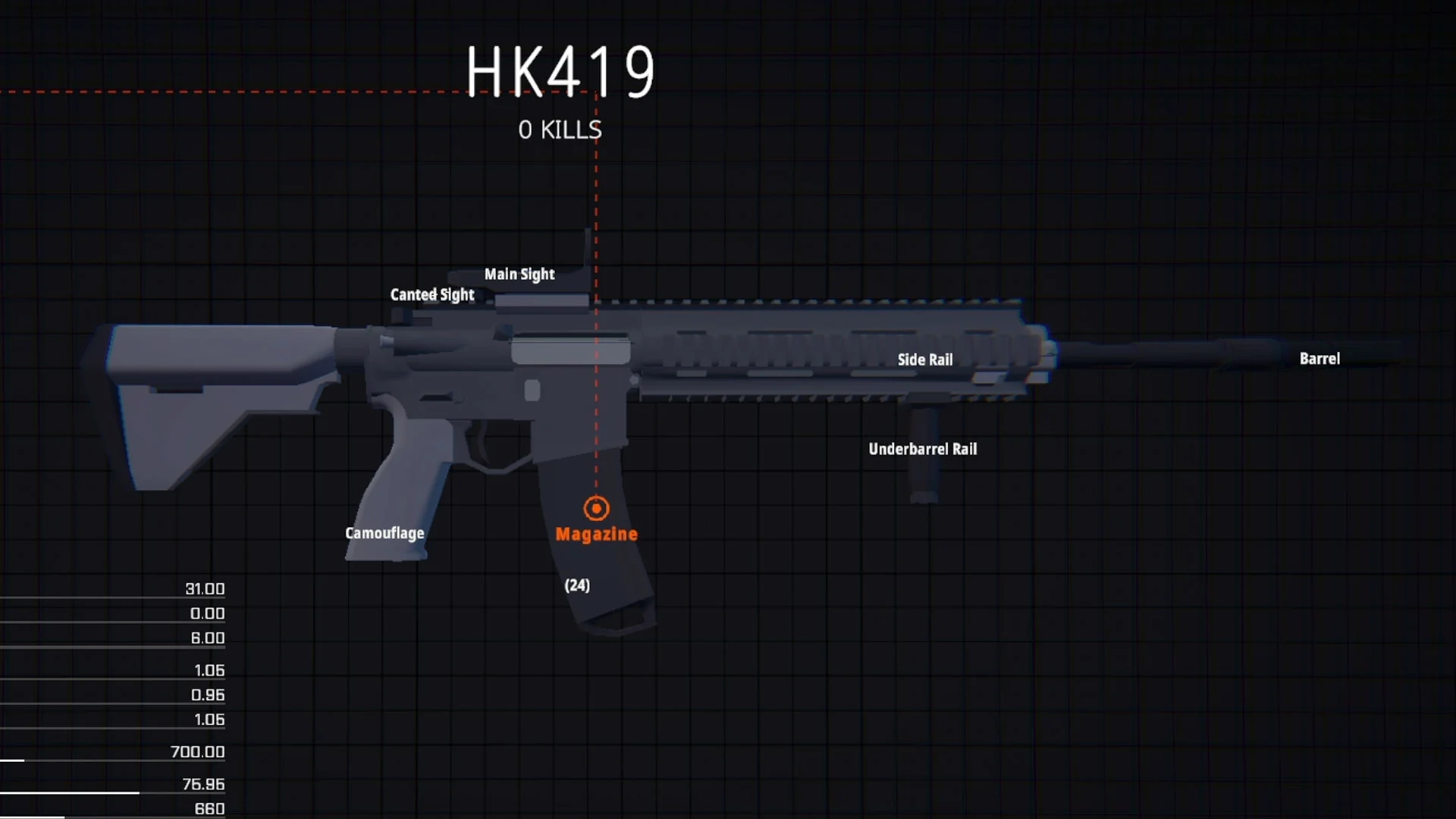Select the Side Rail attachment slot
The image size is (1456, 819).
pyautogui.click(x=925, y=359)
